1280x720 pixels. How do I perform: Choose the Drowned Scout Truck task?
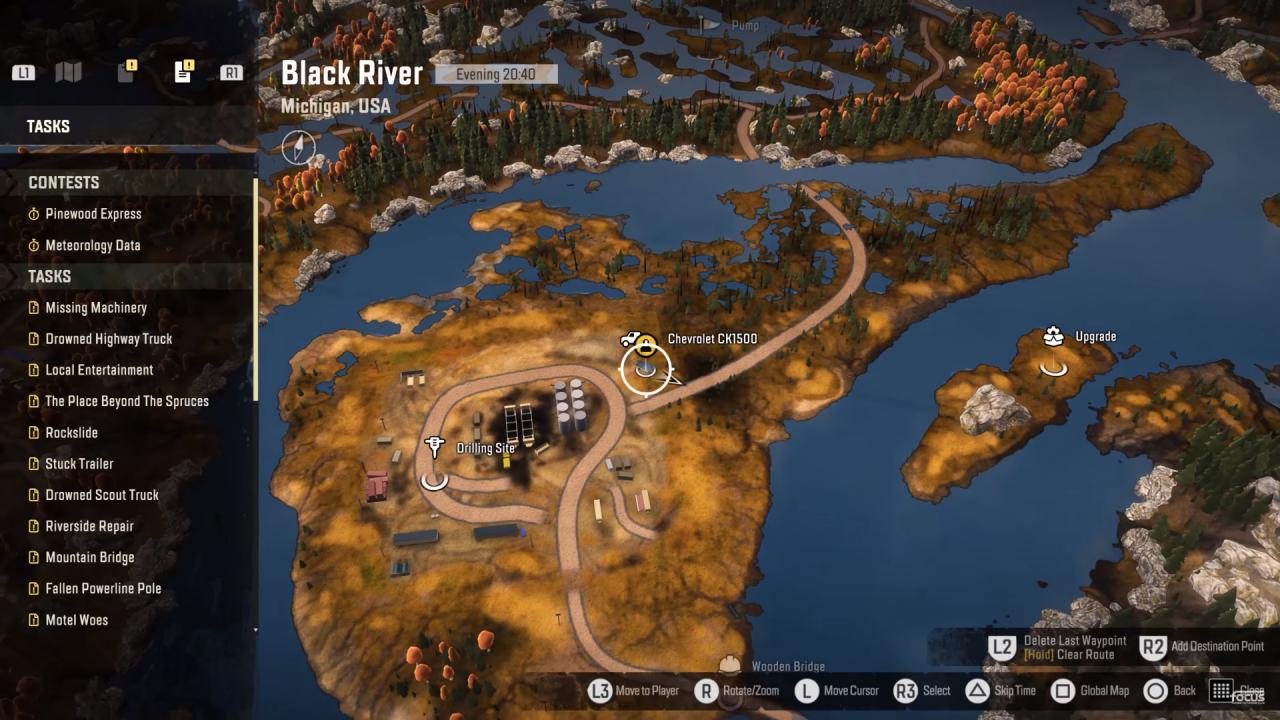(x=102, y=495)
